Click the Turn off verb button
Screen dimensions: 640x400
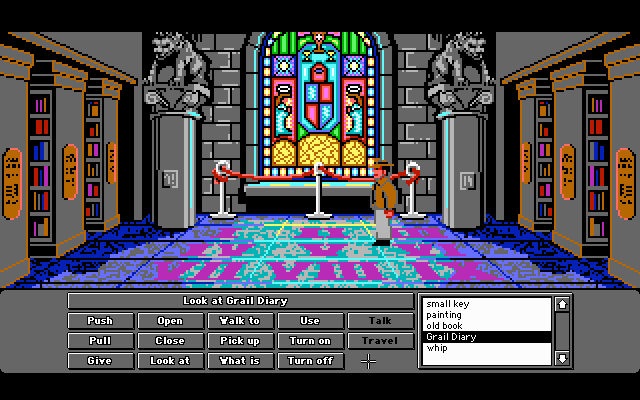(x=310, y=361)
